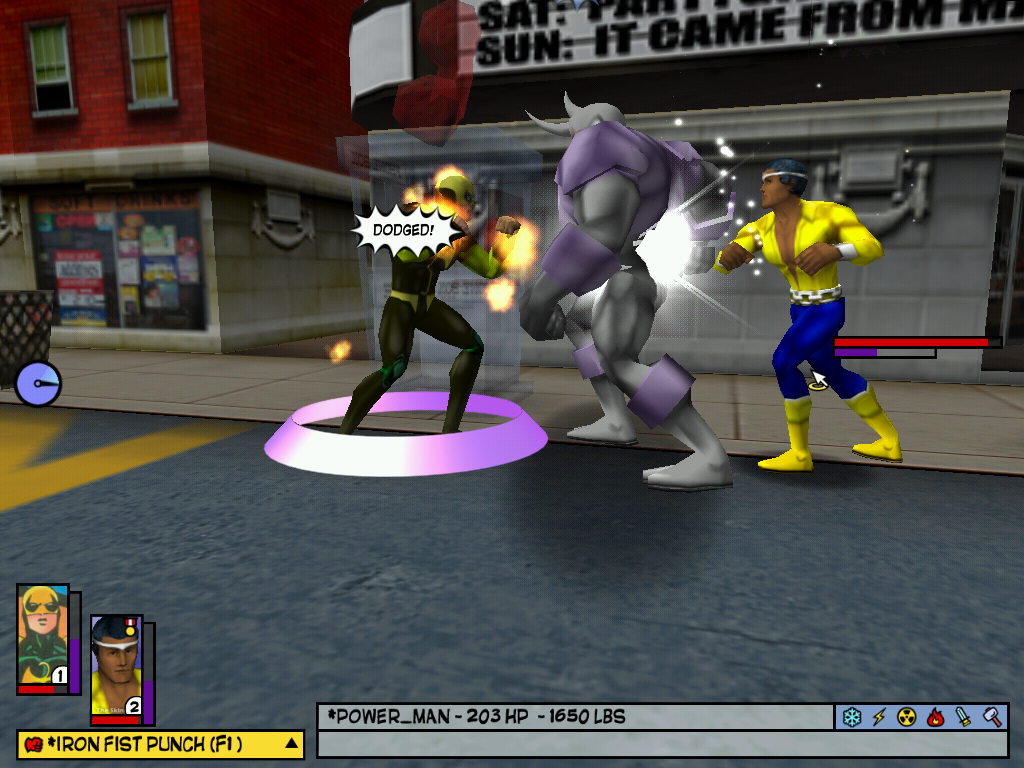Viewport: 1024px width, 768px height.
Task: Select Power Man's hero portrait
Action: 116,667
